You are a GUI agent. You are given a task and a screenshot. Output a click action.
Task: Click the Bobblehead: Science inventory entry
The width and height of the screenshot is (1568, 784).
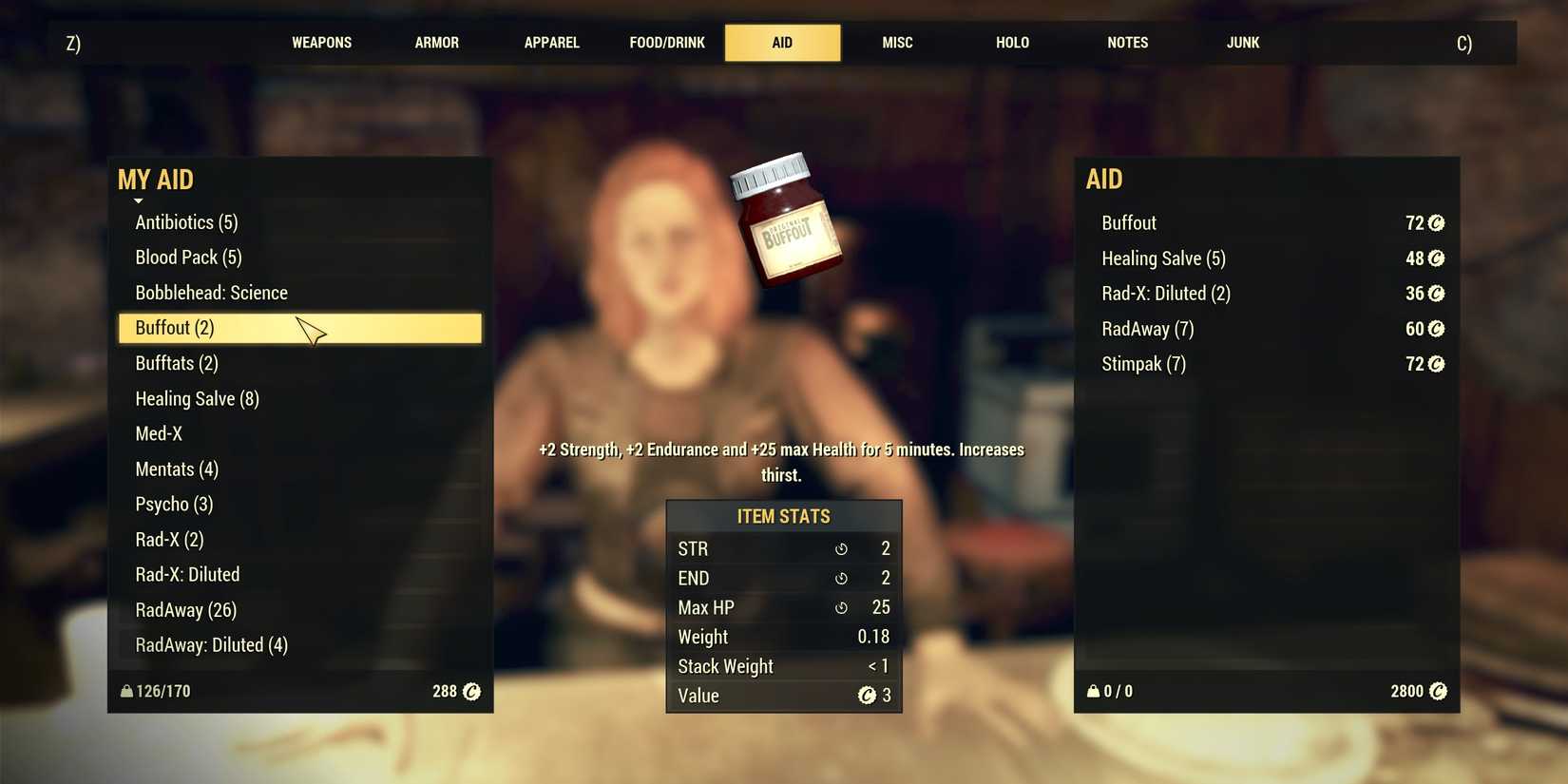[211, 293]
